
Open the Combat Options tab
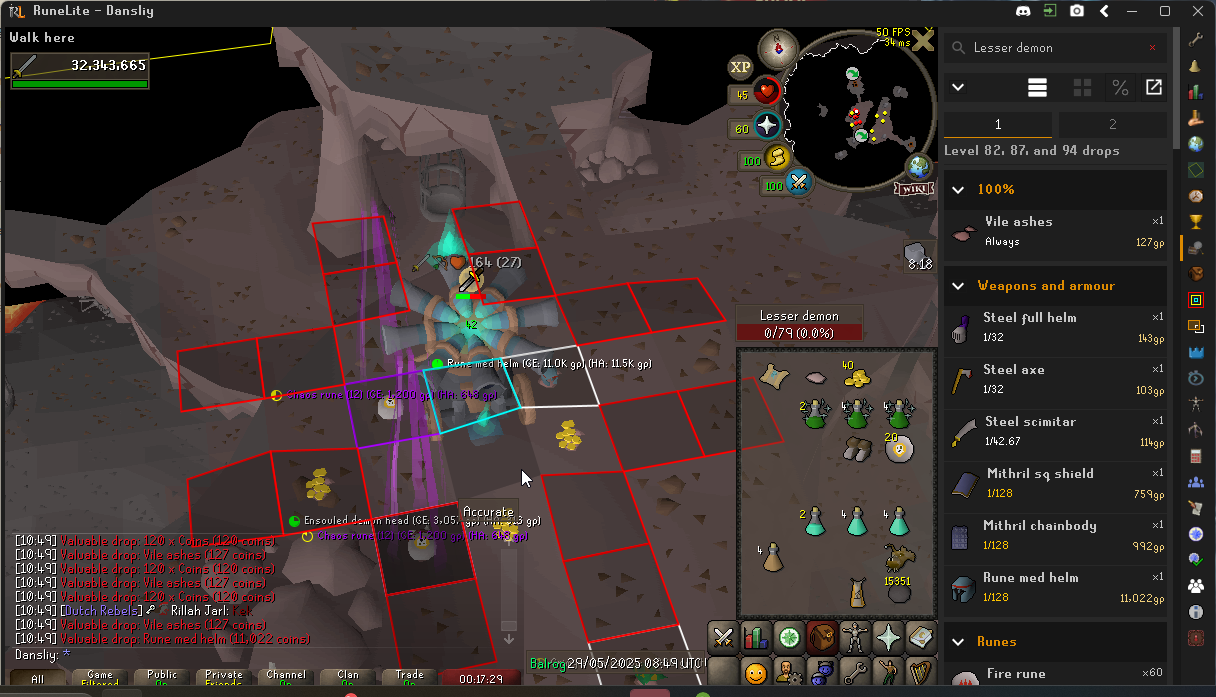point(723,636)
